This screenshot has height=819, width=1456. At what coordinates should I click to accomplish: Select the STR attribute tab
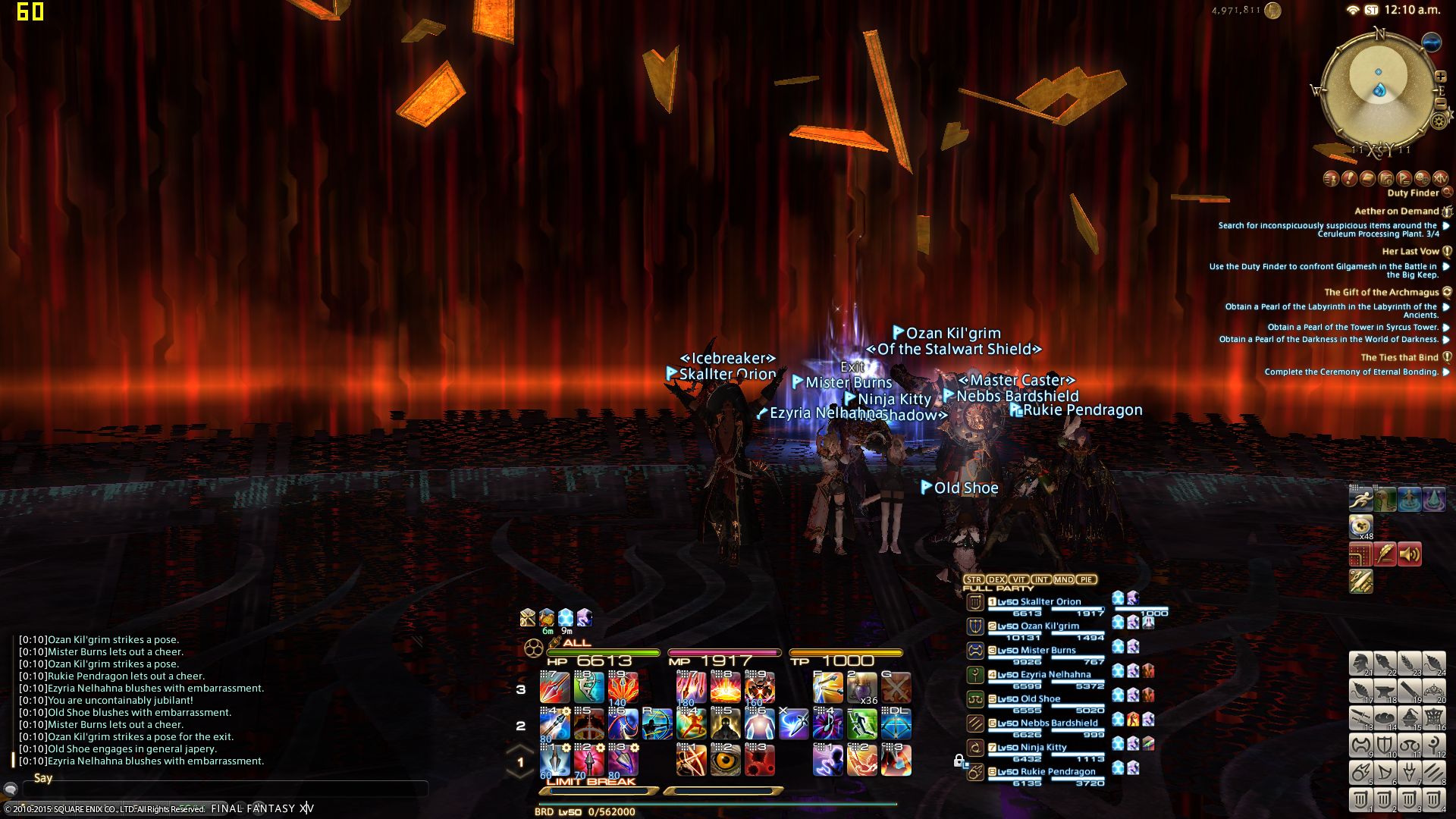974,579
